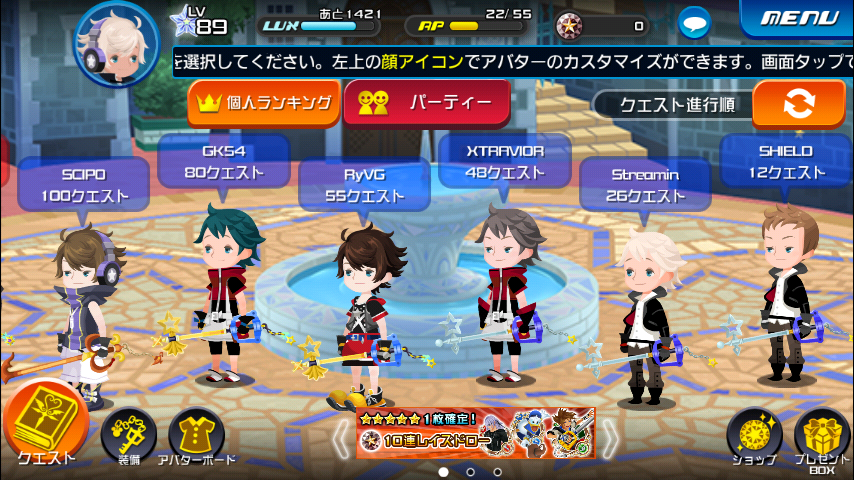The width and height of the screenshot is (854, 480).
Task: Select GK54's 80クエスト name bubble
Action: coord(223,162)
